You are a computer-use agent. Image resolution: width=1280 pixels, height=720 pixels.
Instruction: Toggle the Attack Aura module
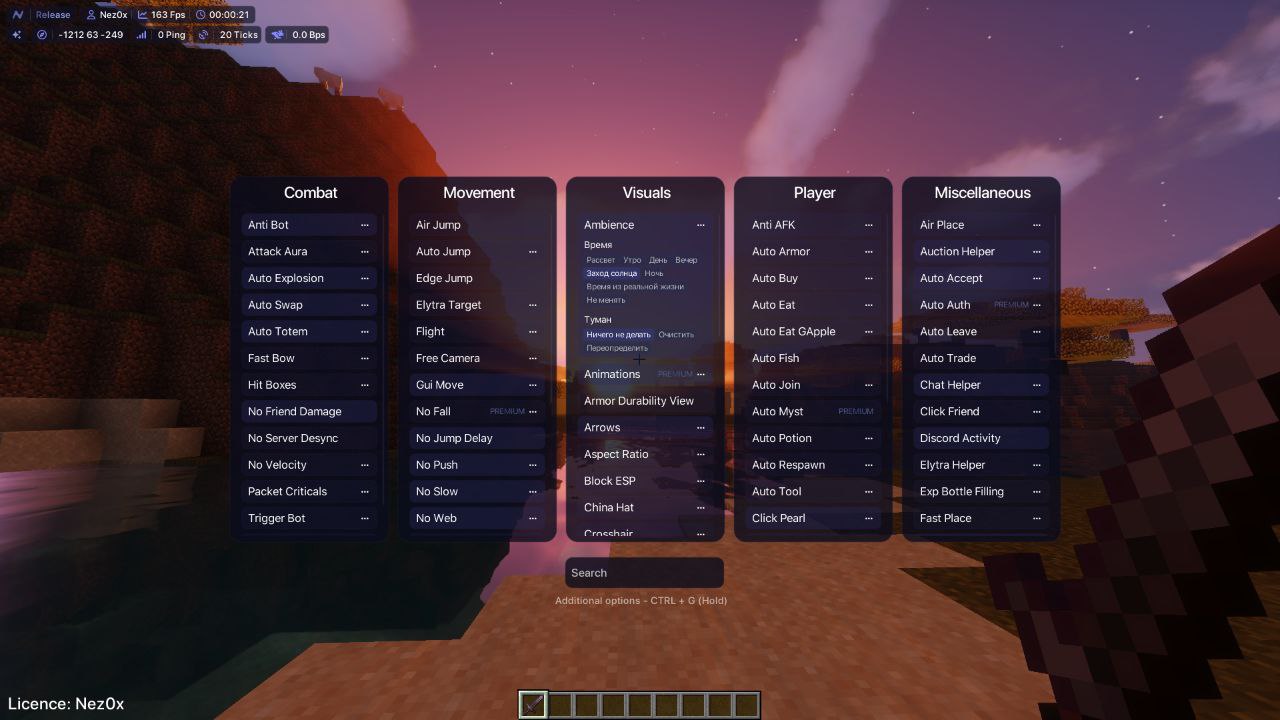click(x=278, y=252)
